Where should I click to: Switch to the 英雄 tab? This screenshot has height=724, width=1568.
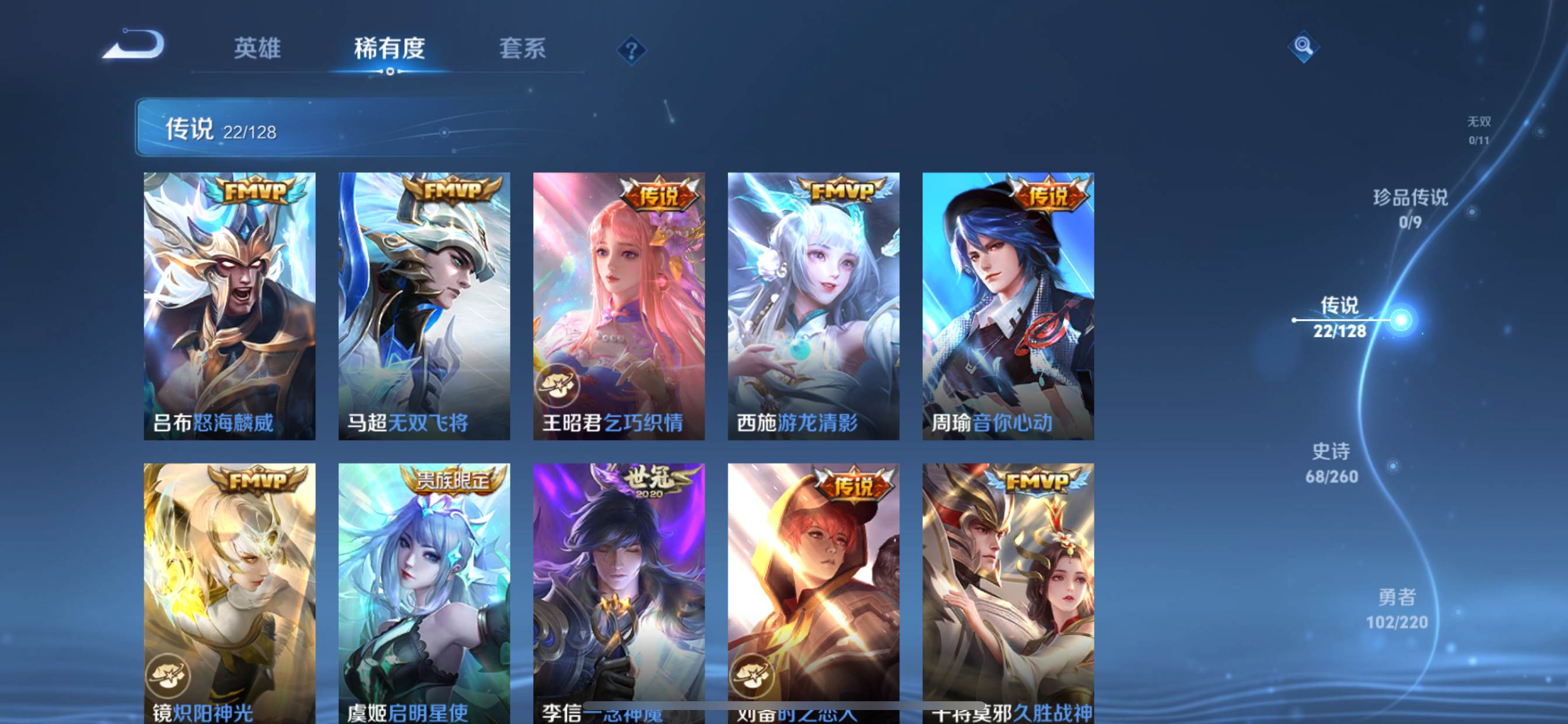[x=256, y=50]
